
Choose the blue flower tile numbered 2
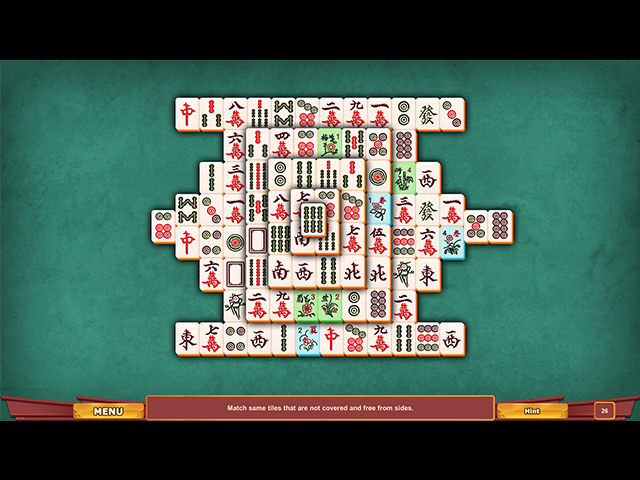coord(306,339)
